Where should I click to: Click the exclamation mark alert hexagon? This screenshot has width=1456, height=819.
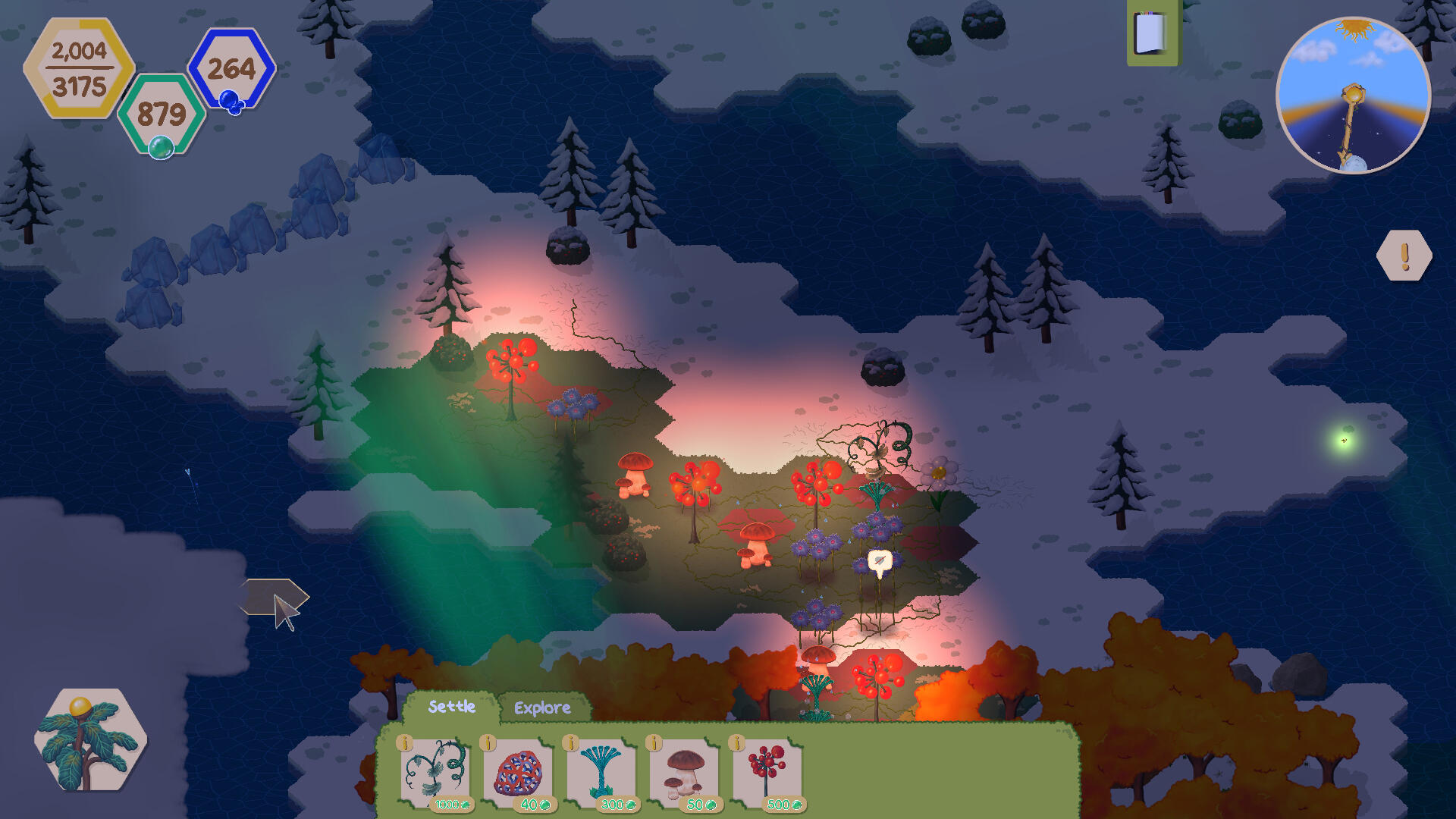[x=1404, y=256]
